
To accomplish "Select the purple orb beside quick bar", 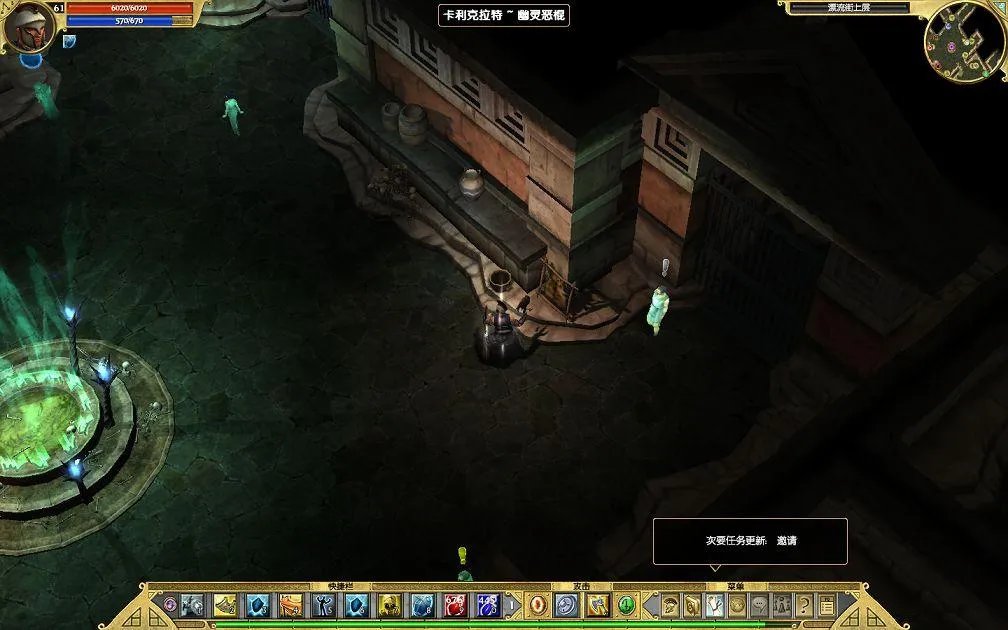I will coord(170,605).
